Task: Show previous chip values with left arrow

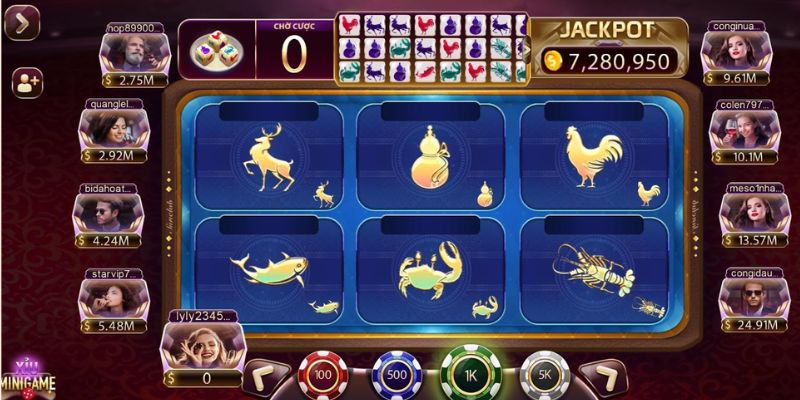Action: (263, 378)
